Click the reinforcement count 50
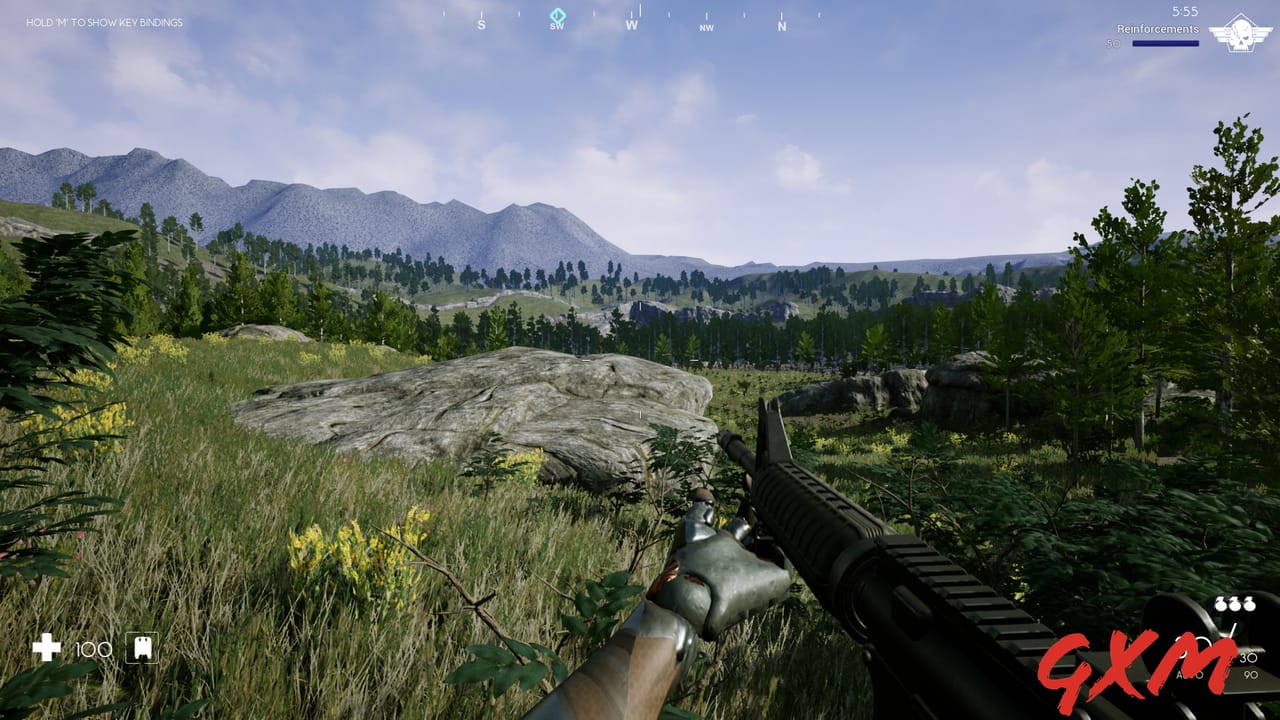Viewport: 1280px width, 720px height. pyautogui.click(x=1114, y=43)
